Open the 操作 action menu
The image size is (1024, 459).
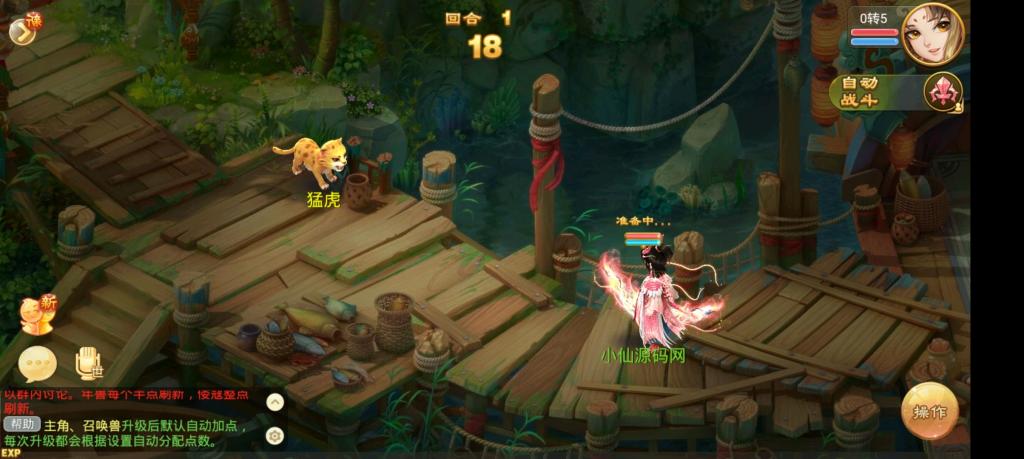[929, 411]
